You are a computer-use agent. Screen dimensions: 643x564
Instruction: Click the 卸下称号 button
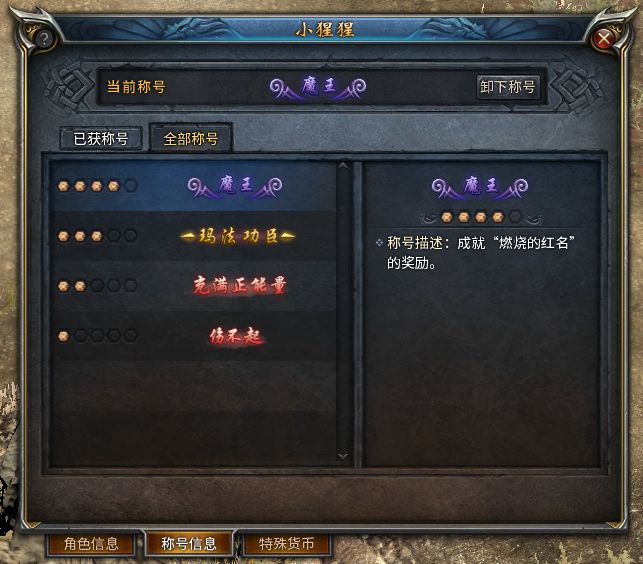coord(508,87)
